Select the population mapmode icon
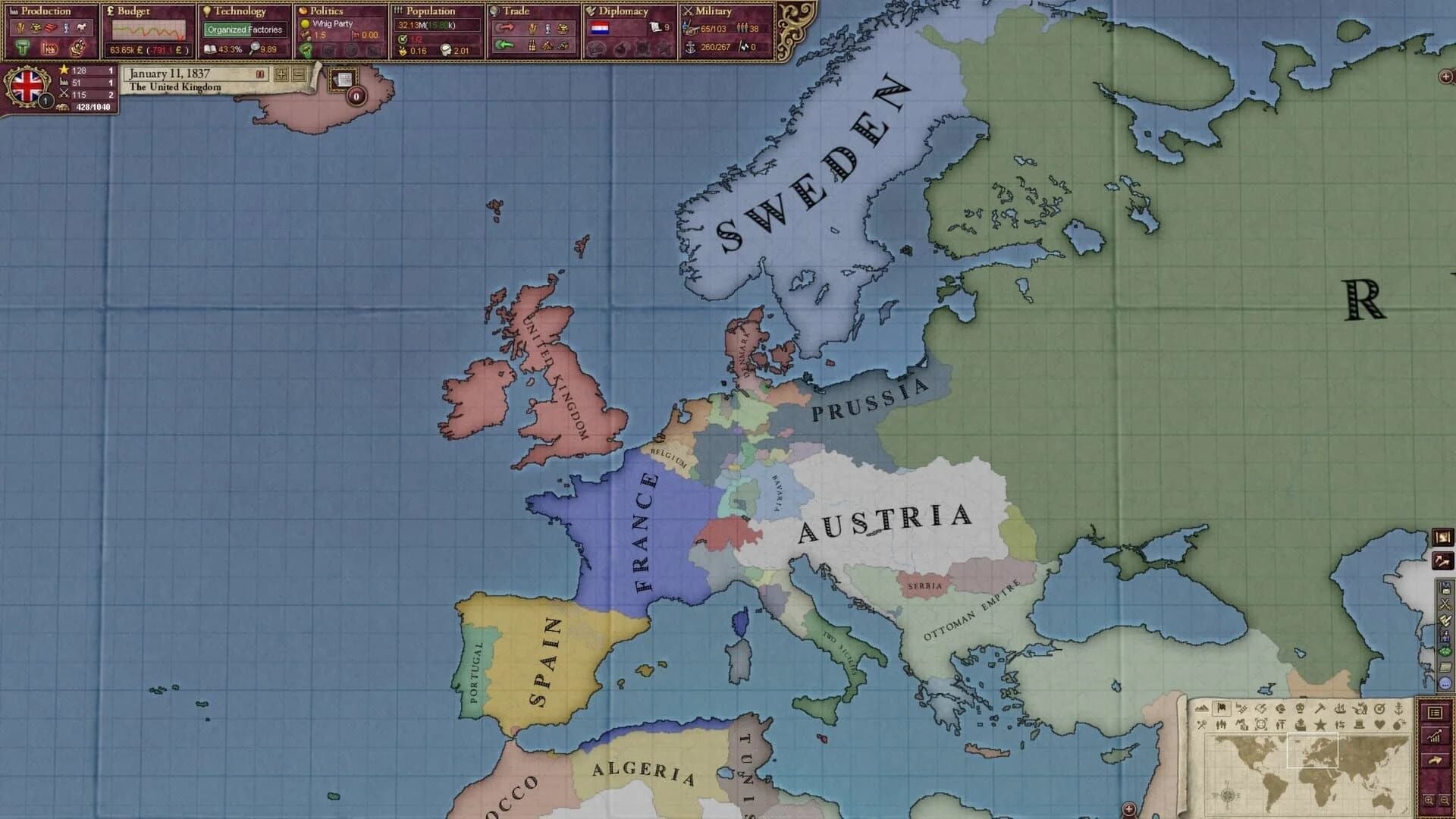The image size is (1456, 819). [1221, 725]
